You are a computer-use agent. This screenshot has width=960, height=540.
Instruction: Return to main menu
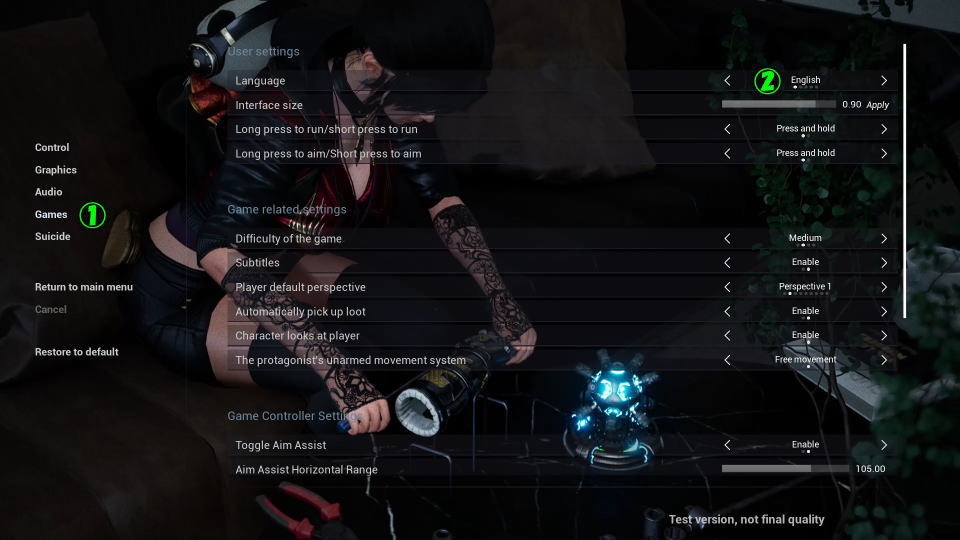click(x=84, y=287)
